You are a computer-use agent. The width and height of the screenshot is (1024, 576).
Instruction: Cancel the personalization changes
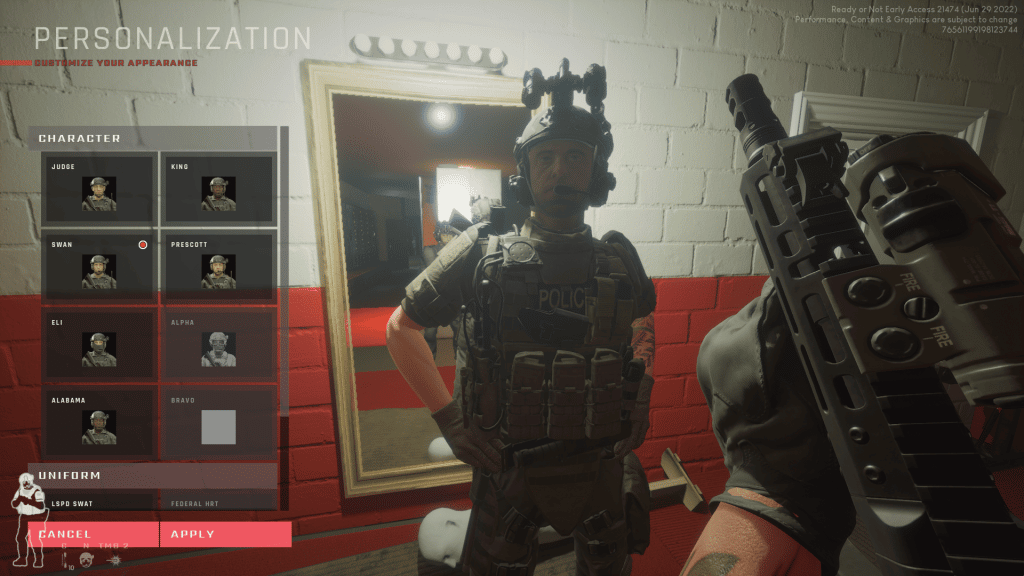pyautogui.click(x=93, y=534)
